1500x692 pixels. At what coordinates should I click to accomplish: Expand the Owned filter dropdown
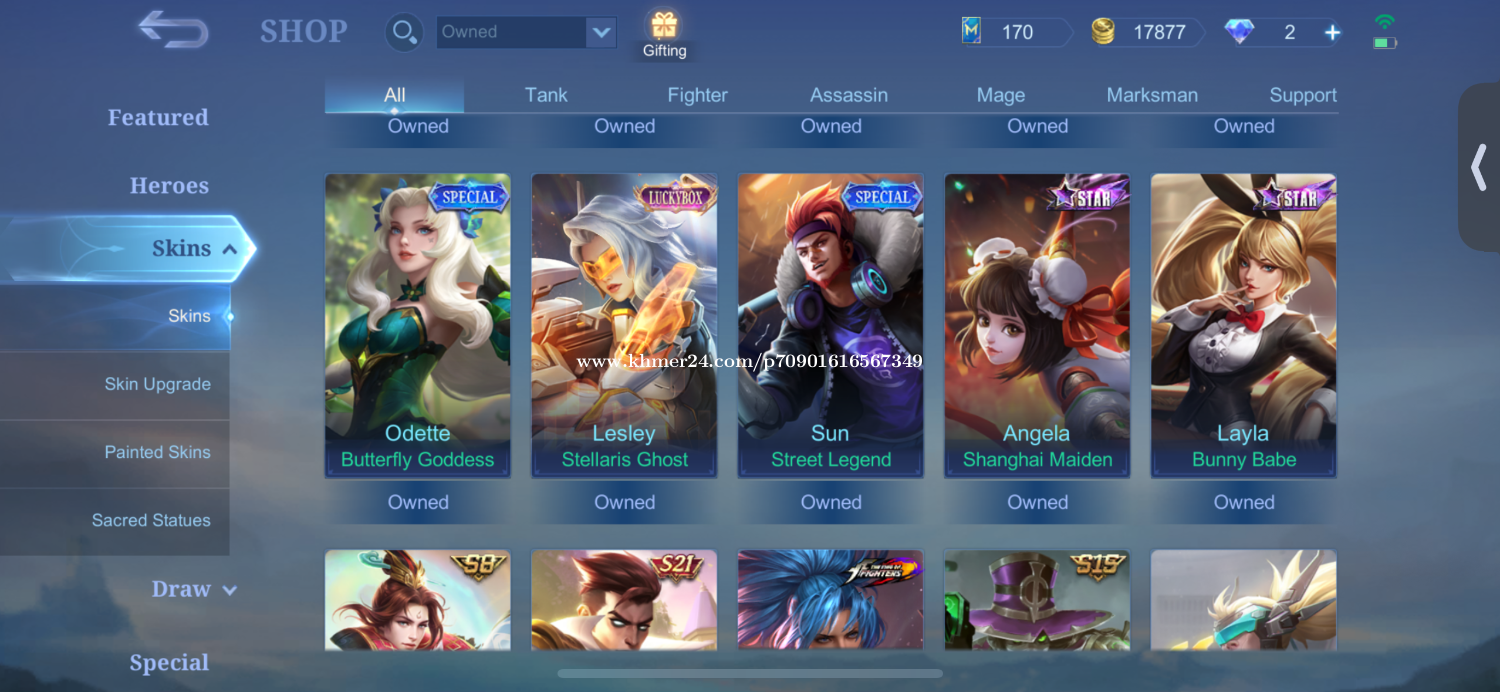tap(600, 32)
